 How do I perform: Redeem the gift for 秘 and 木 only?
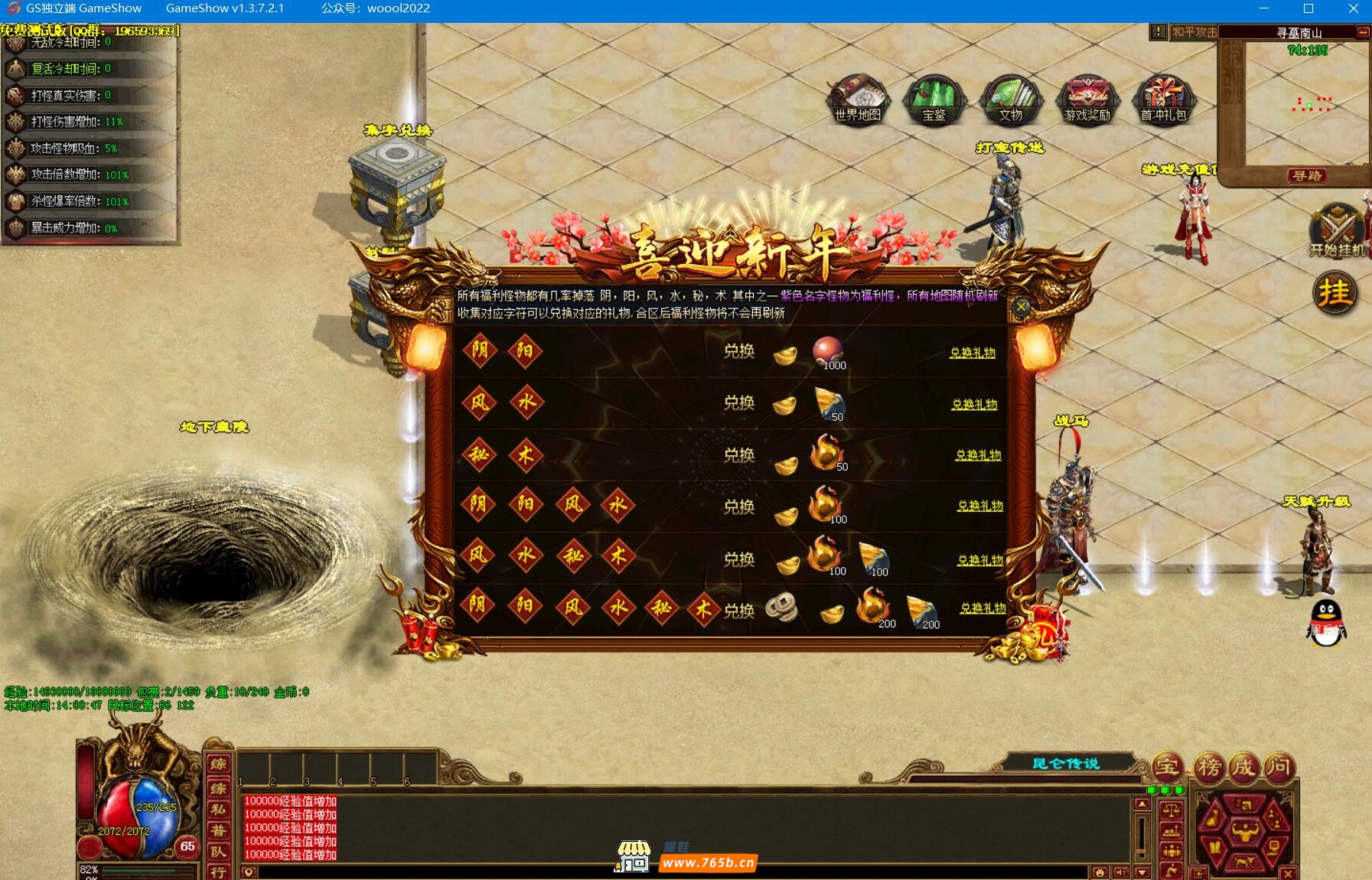click(978, 455)
